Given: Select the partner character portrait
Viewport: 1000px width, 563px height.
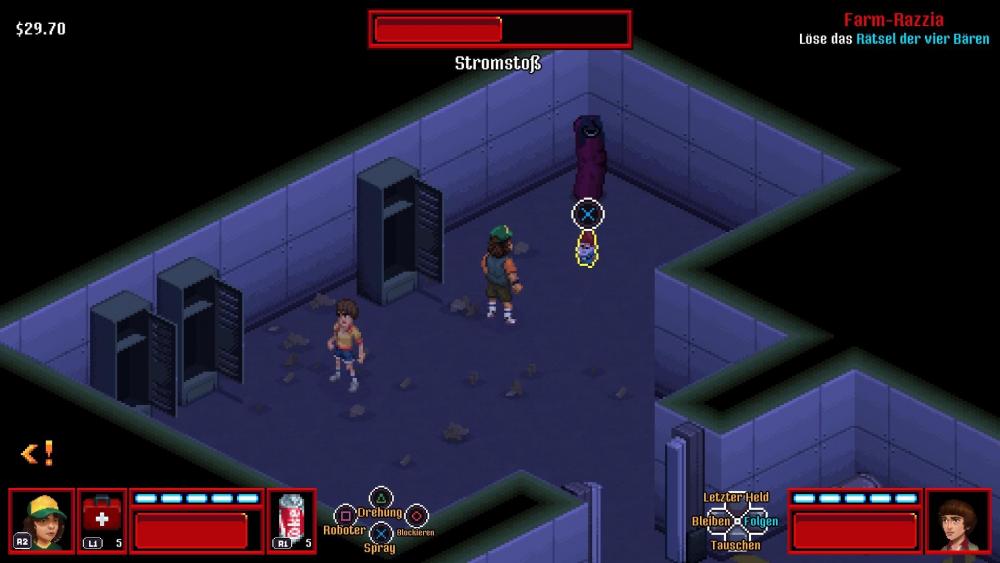Looking at the screenshot, I should pyautogui.click(x=958, y=520).
